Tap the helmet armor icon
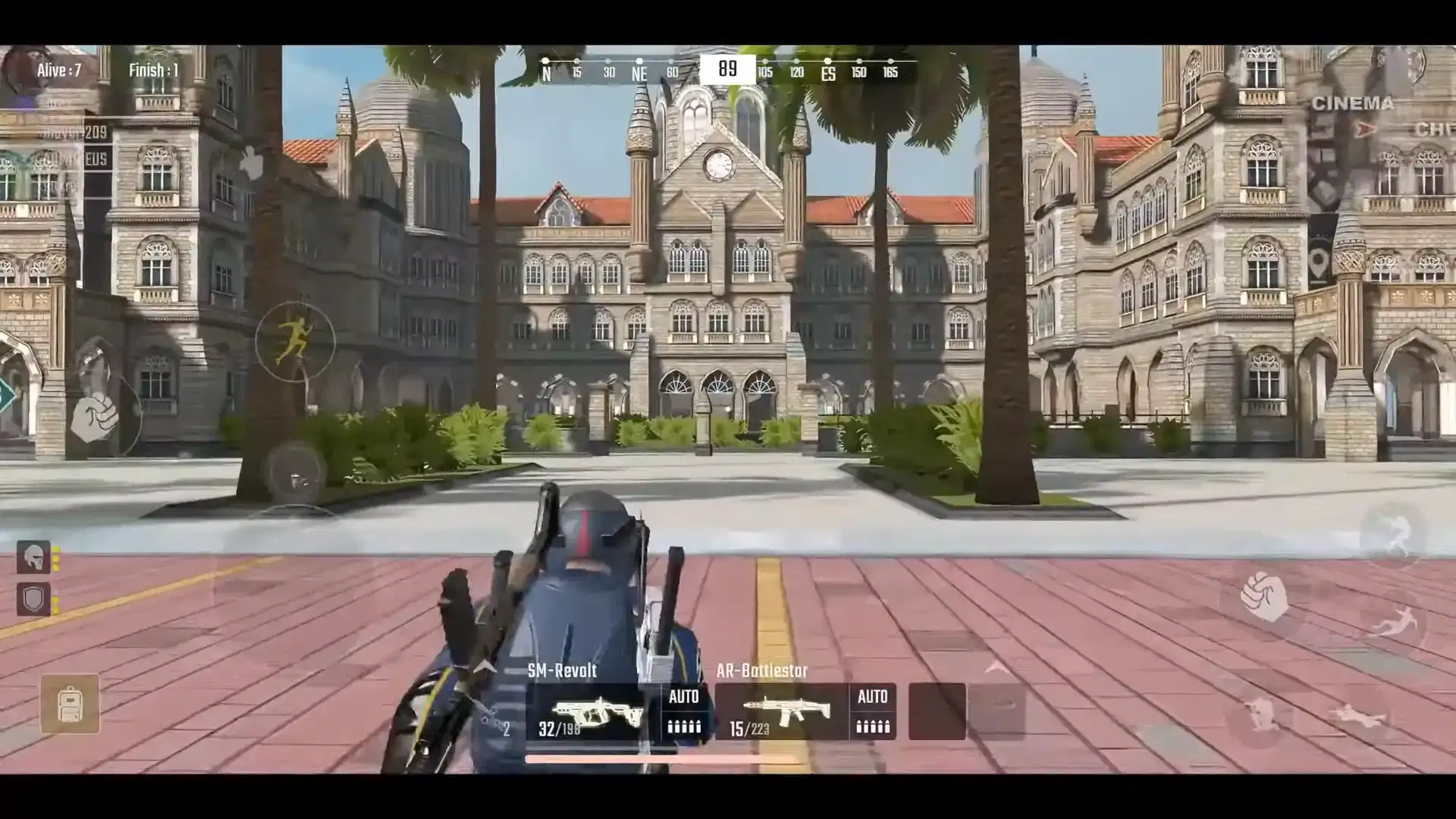1456x819 pixels. [33, 557]
